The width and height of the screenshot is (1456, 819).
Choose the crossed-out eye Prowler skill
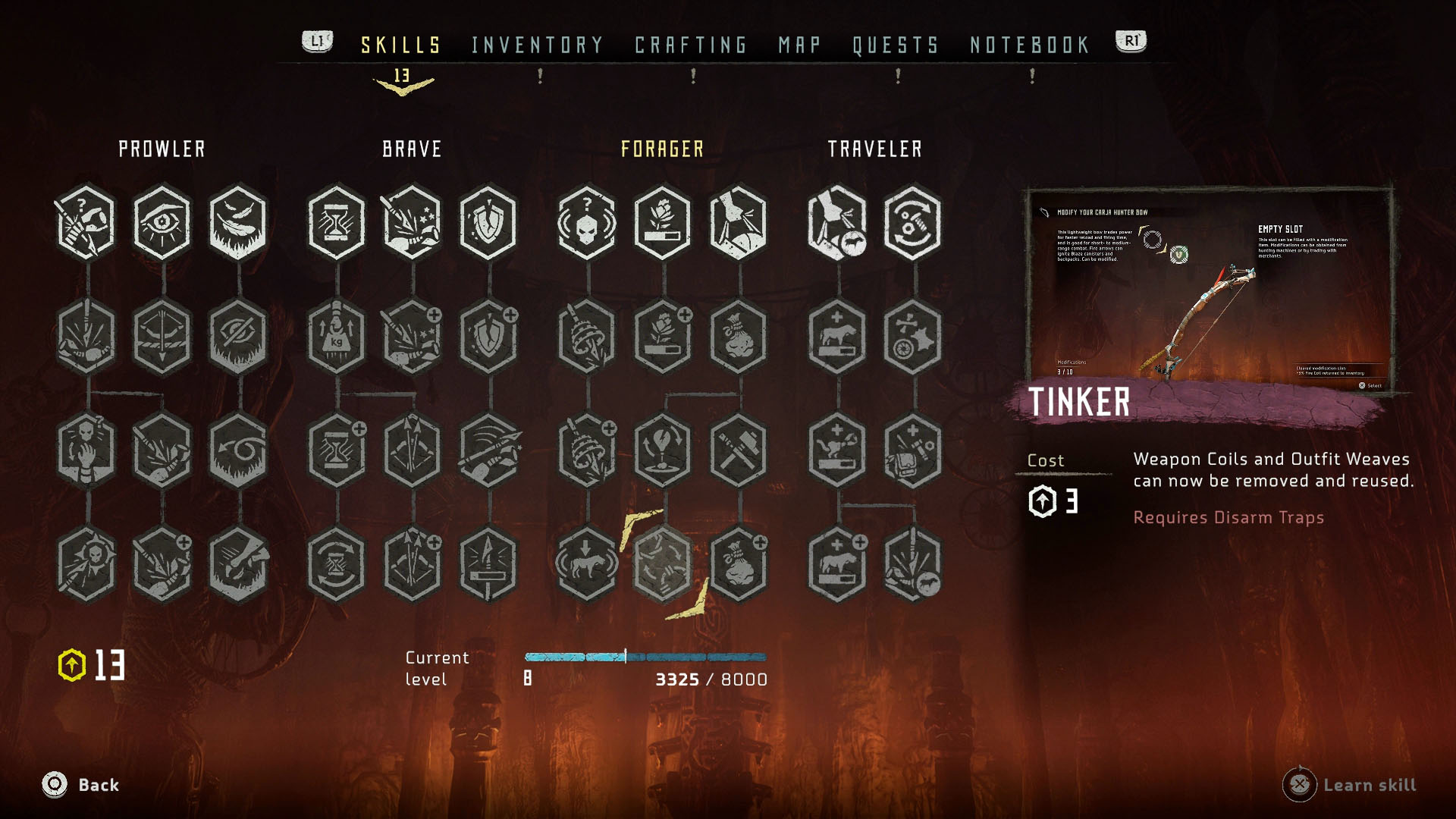pos(238,336)
